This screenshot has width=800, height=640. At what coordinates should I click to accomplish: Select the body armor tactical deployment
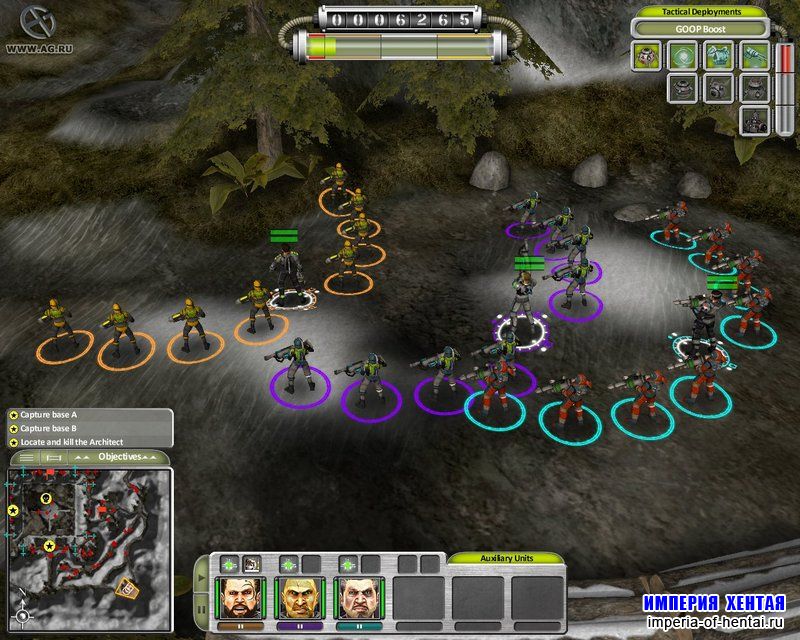716,56
